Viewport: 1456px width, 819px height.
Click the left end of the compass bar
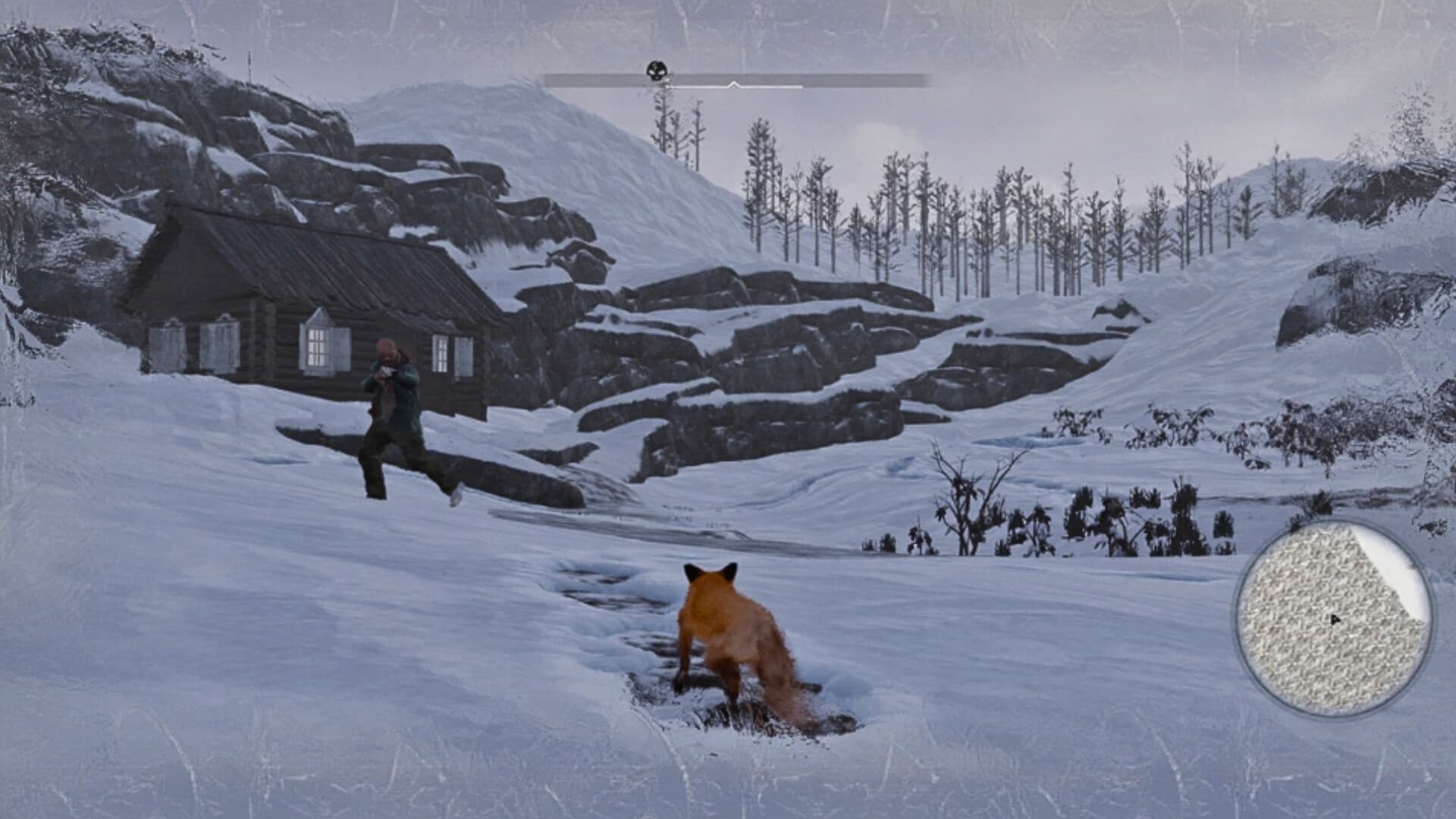pos(550,79)
